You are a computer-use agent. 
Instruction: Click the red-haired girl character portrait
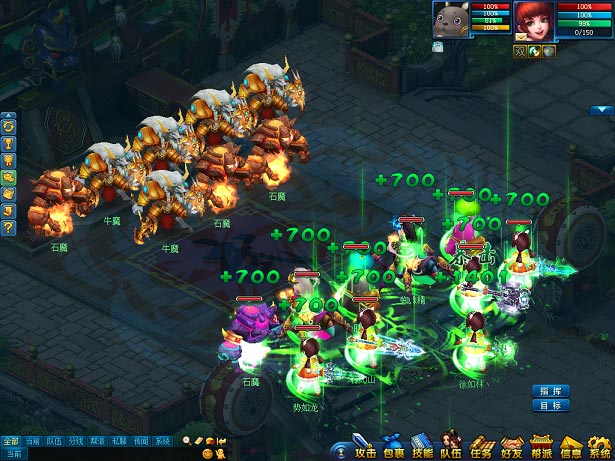click(x=534, y=21)
